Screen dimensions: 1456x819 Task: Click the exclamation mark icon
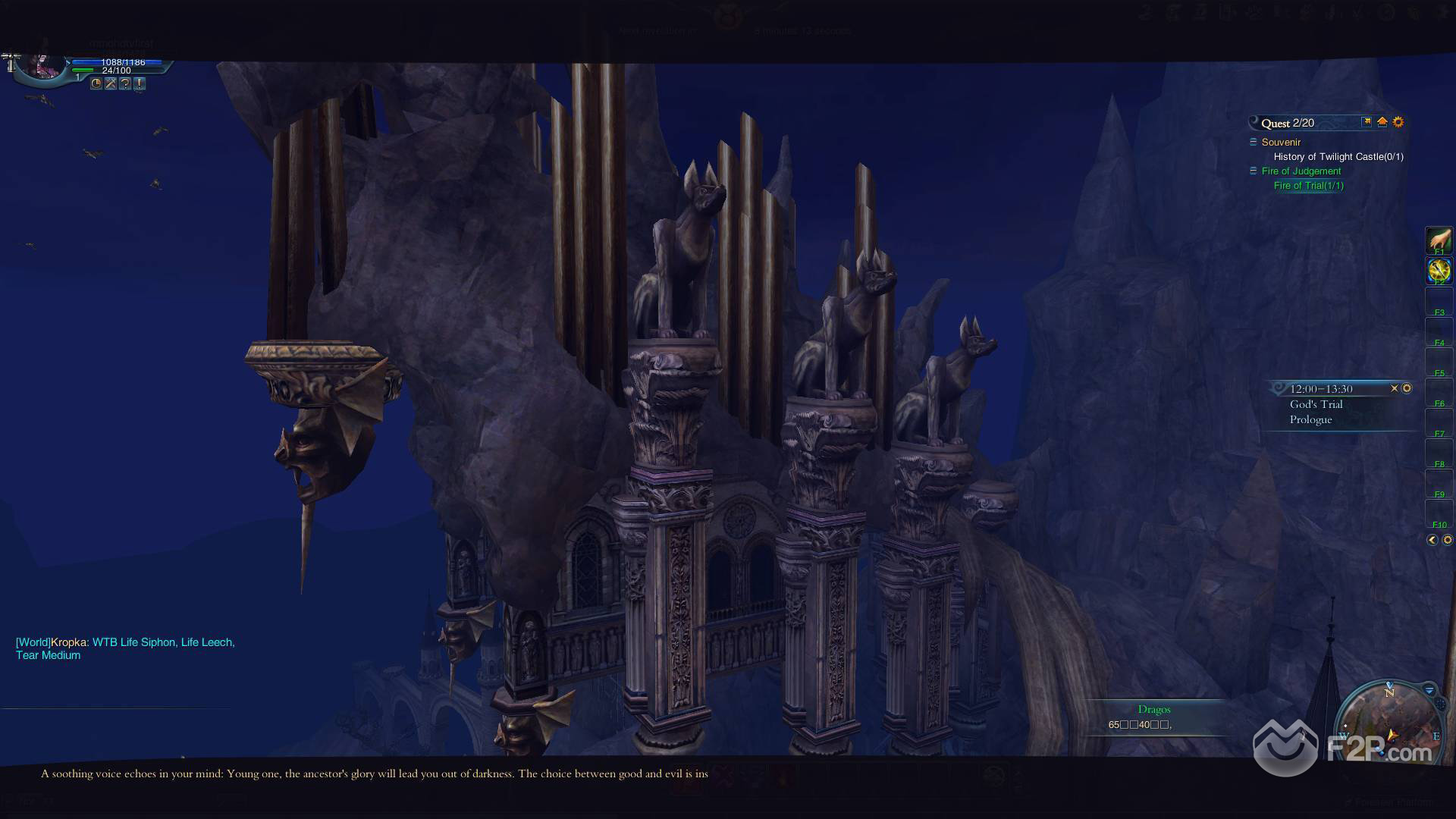[x=140, y=83]
